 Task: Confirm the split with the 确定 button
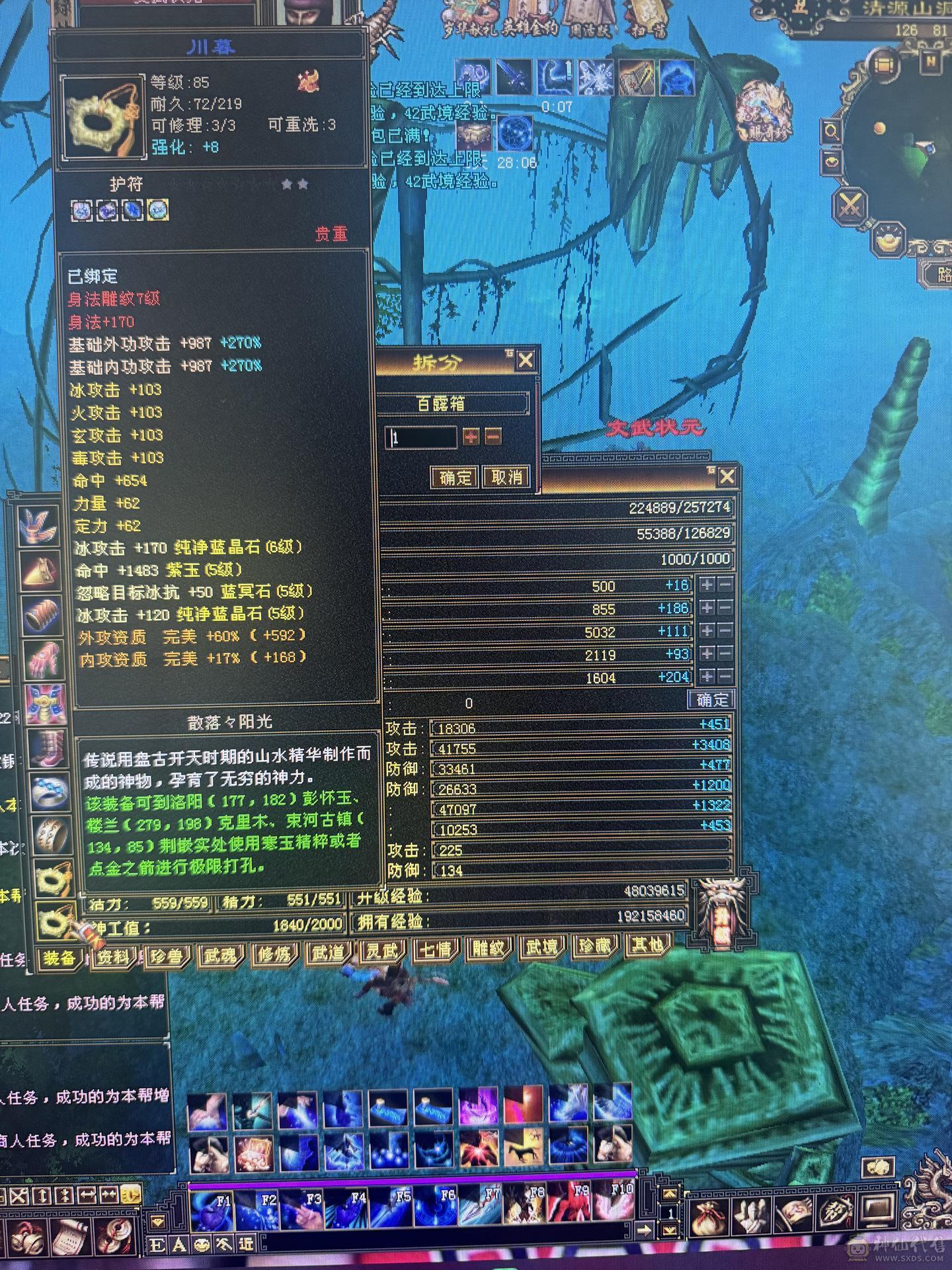[454, 478]
